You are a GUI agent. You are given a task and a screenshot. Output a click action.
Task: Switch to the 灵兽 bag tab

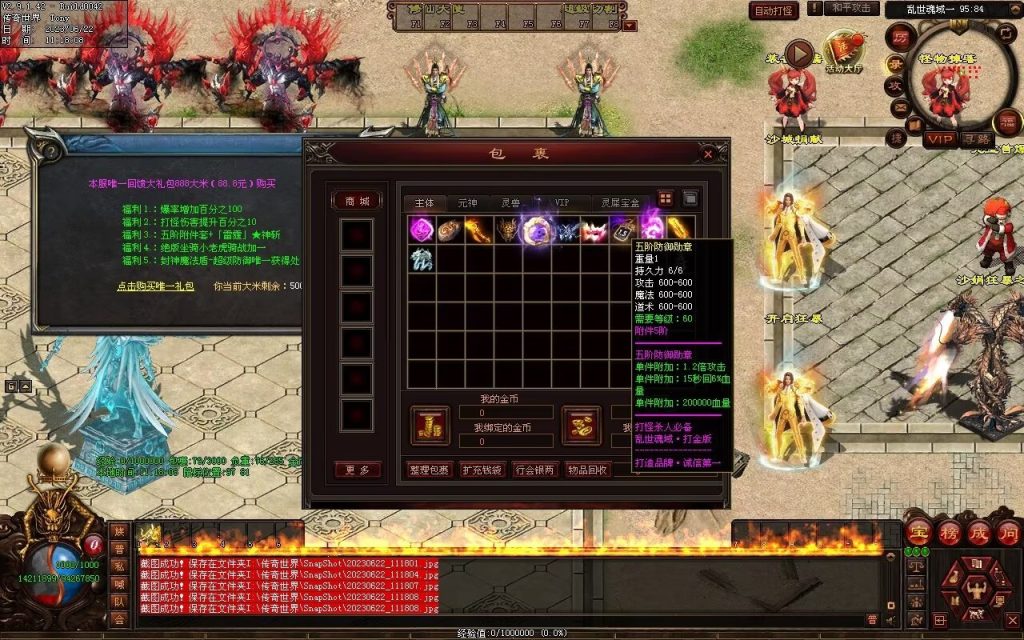click(x=511, y=202)
